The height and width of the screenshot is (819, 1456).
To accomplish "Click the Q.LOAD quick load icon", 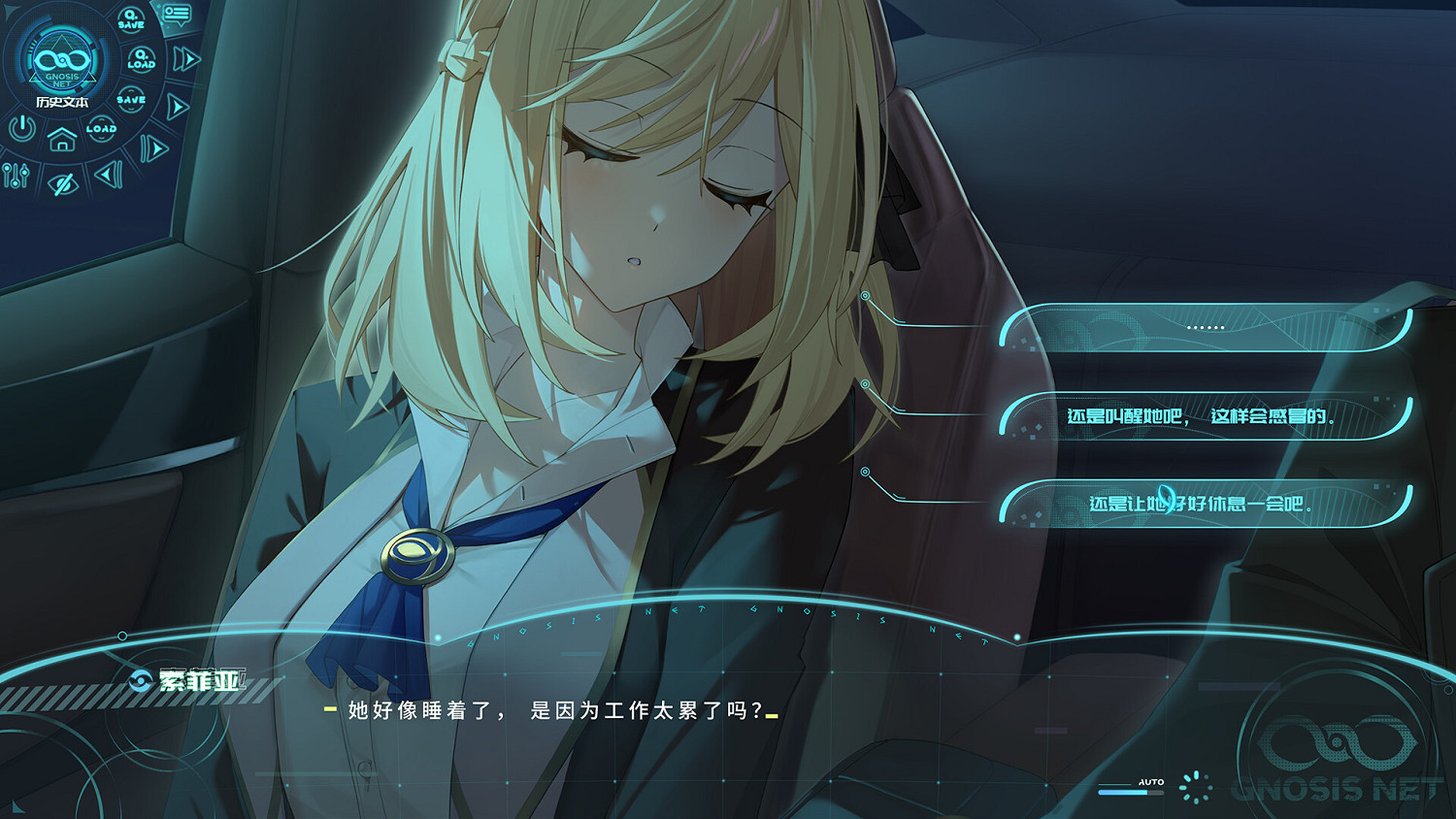I will click(x=141, y=58).
